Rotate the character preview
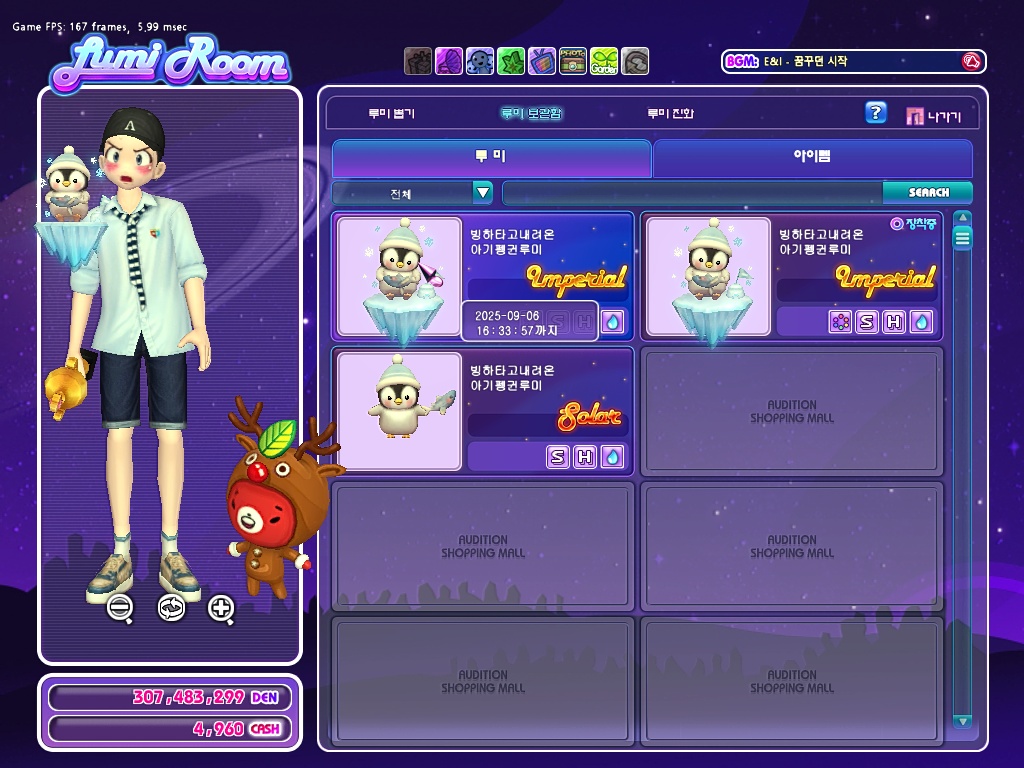Screen dimensions: 1024x768 tap(171, 606)
